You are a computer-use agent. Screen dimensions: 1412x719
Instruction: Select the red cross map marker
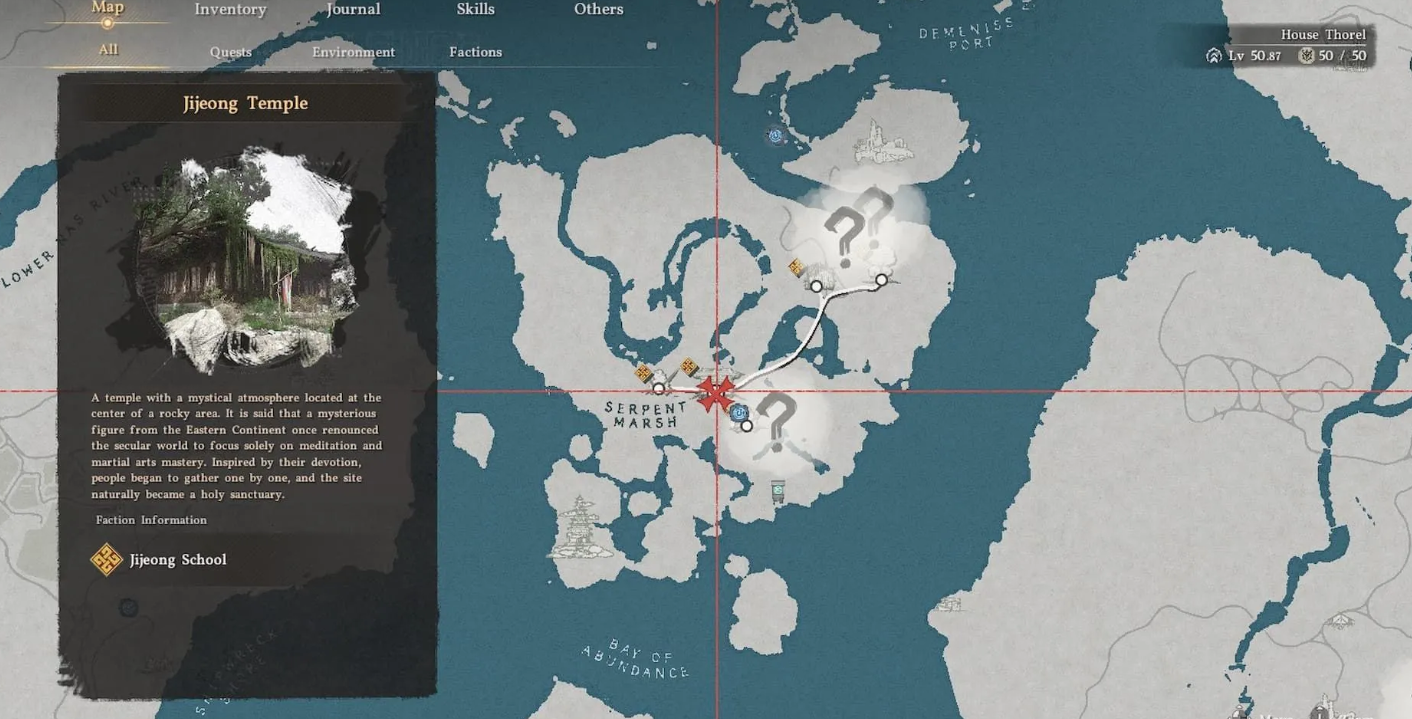[x=715, y=393]
